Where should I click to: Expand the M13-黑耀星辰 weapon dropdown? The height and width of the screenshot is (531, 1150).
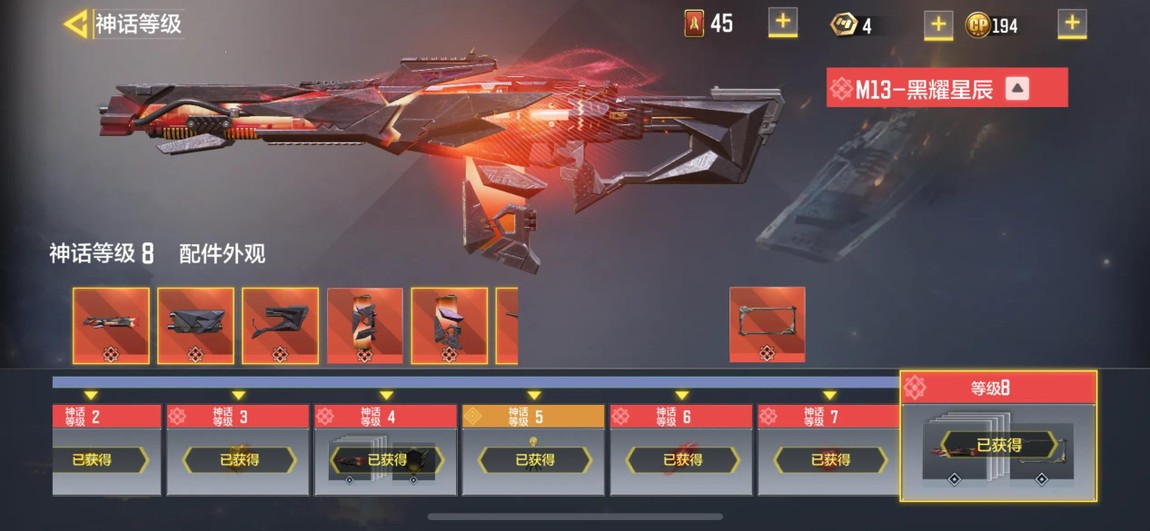(1017, 88)
